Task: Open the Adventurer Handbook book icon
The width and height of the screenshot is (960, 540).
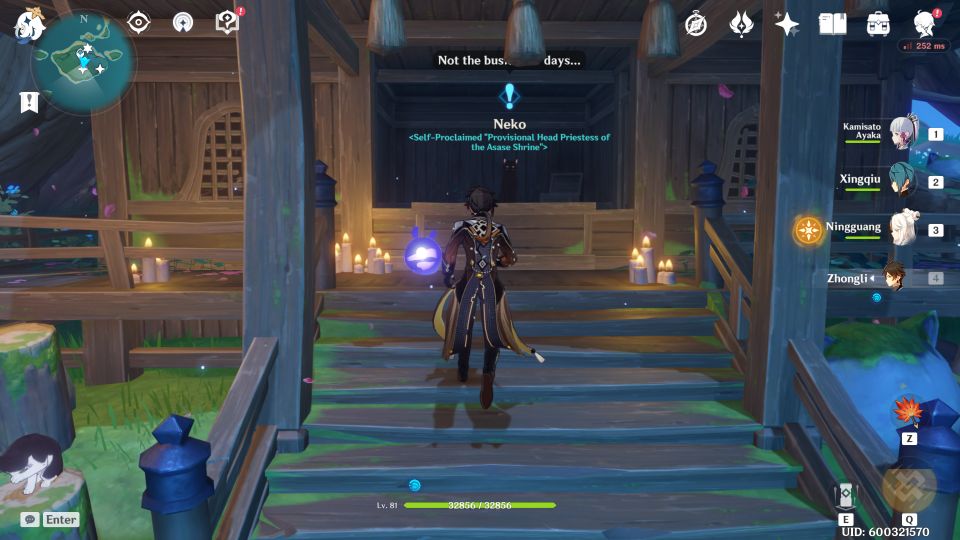Action: (832, 24)
